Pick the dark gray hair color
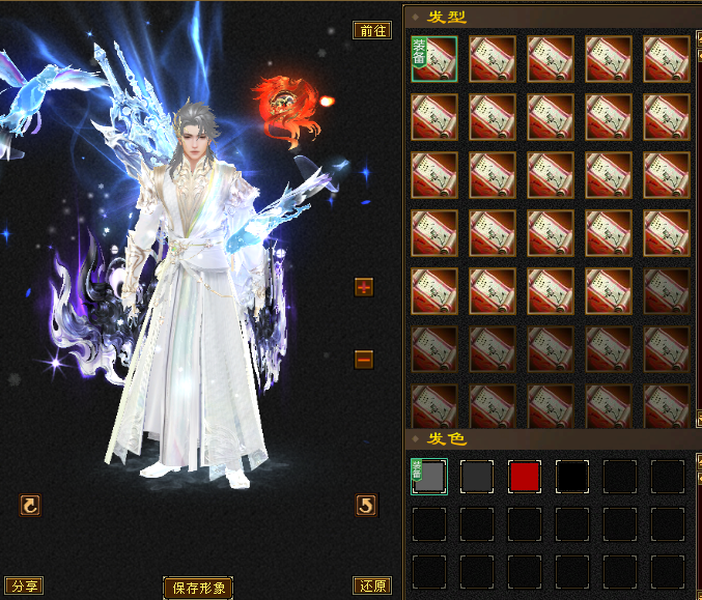This screenshot has width=702, height=600. point(477,477)
